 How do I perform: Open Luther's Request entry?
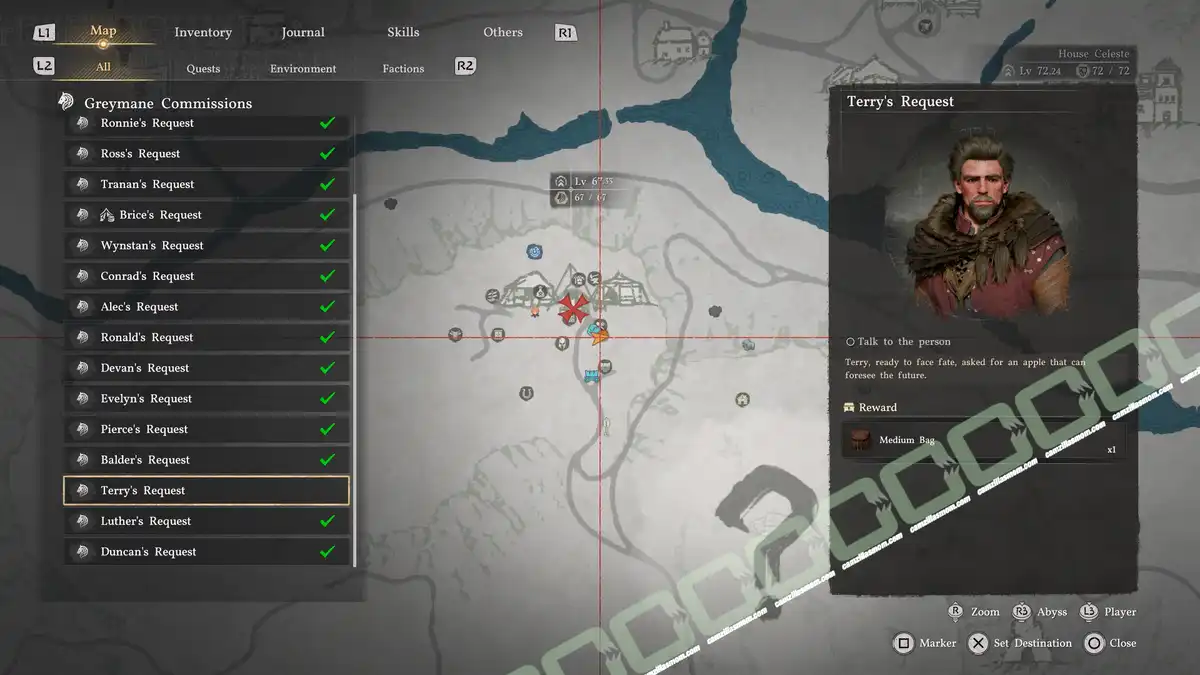coord(206,521)
